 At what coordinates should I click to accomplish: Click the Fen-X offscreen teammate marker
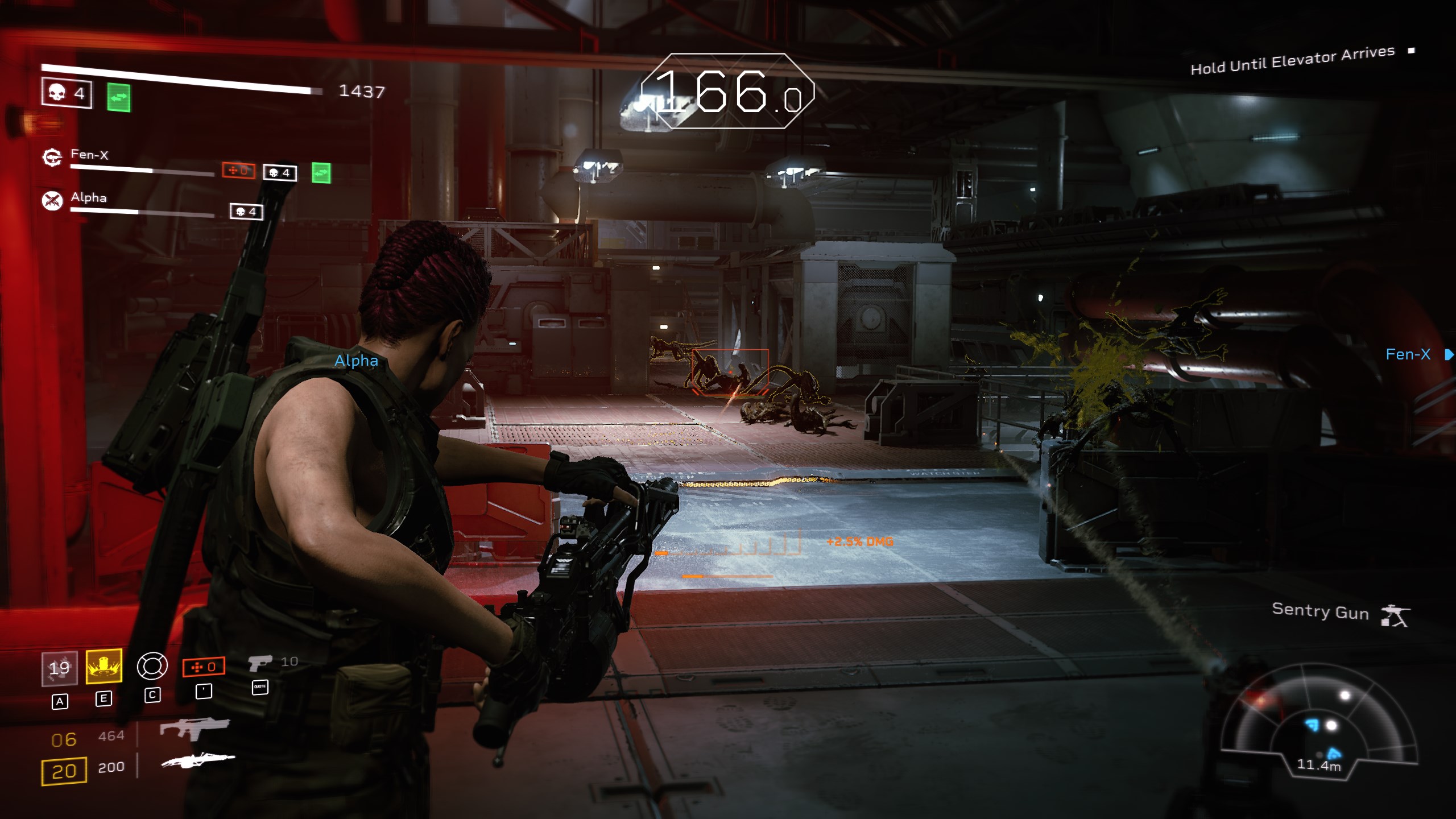click(x=1416, y=355)
